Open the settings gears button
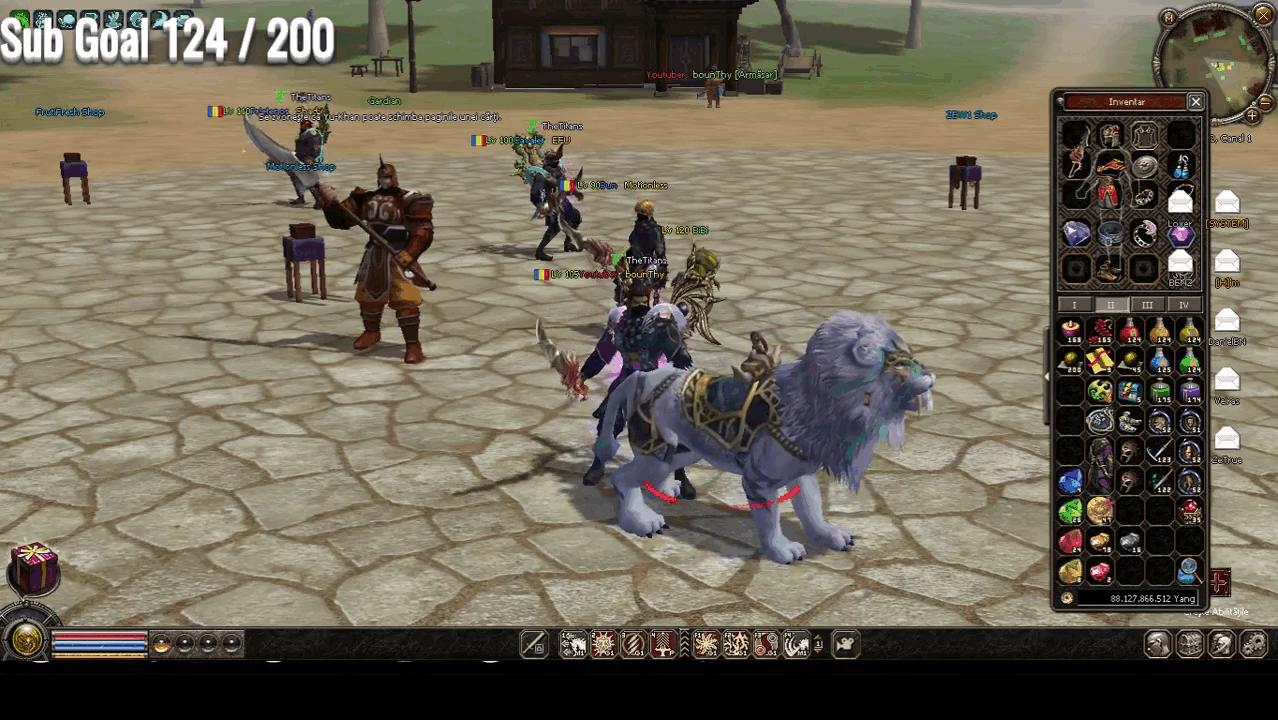 [x=1254, y=645]
